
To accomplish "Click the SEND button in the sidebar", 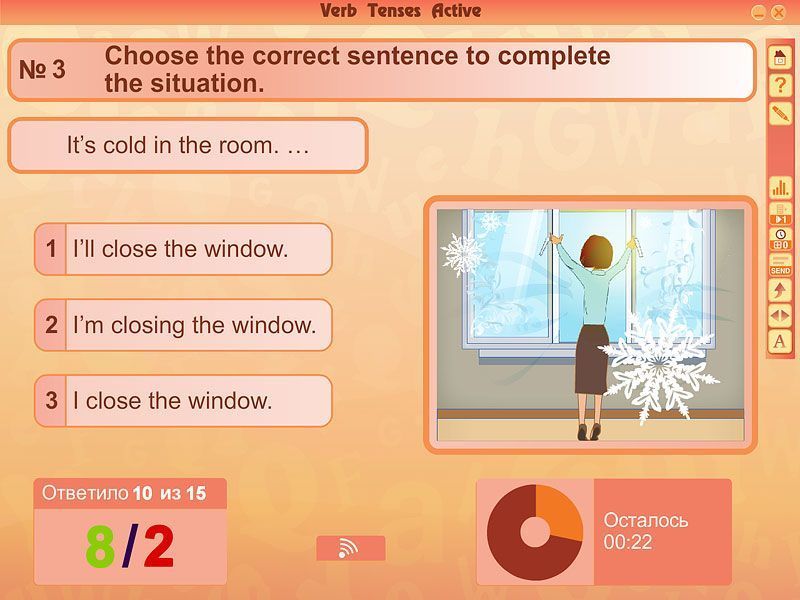I will pos(780,265).
